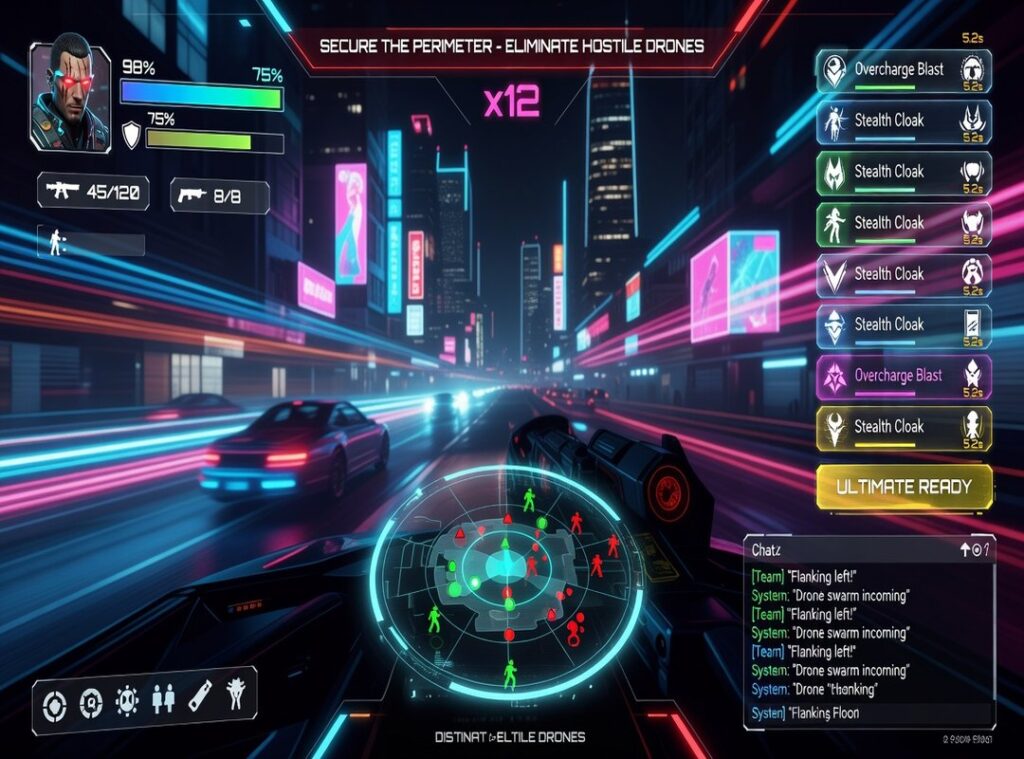Trigger the yellow-framed Stealth Cloak ability
The width and height of the screenshot is (1024, 759).
pyautogui.click(x=904, y=427)
